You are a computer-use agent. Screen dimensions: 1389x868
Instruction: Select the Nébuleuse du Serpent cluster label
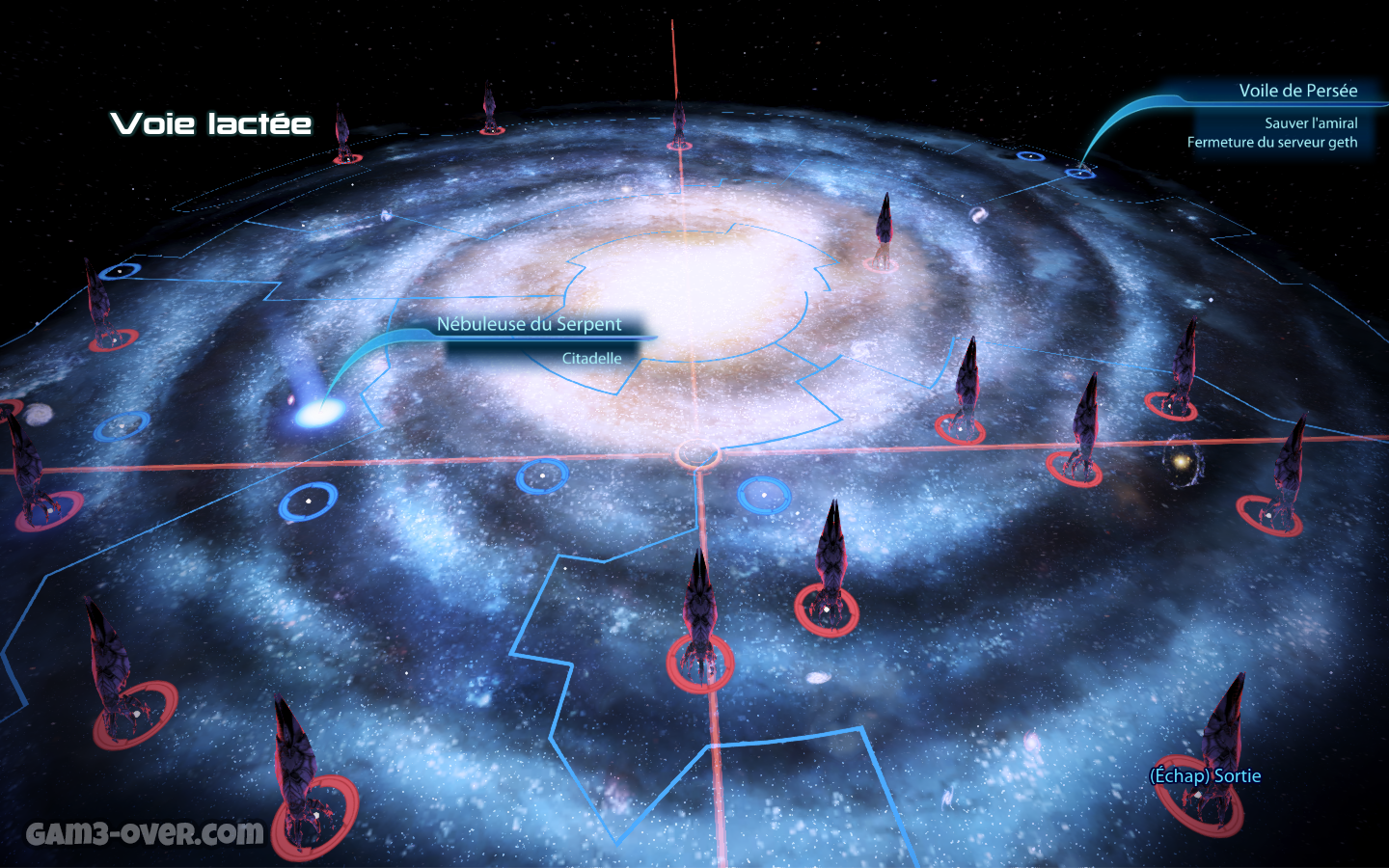click(x=529, y=324)
